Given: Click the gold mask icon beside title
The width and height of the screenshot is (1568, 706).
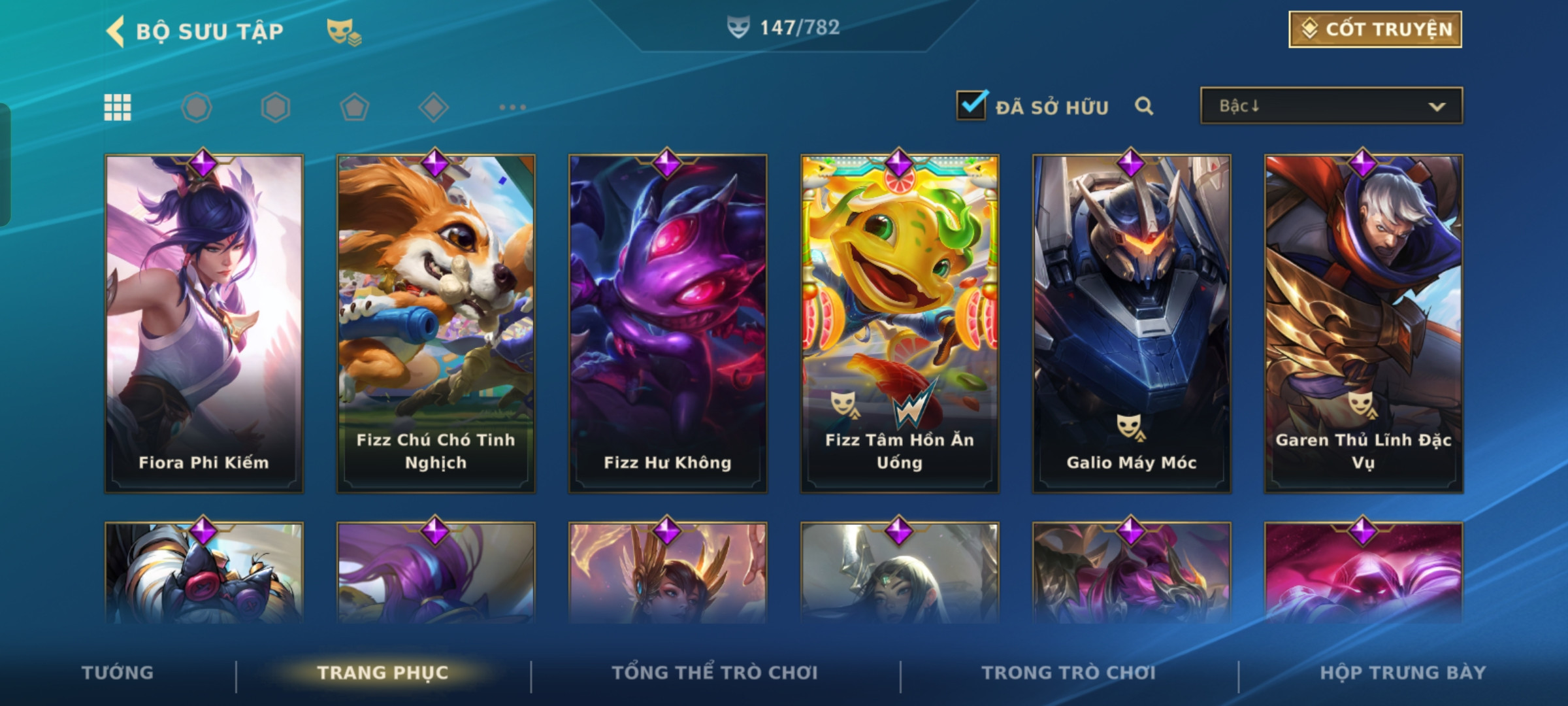Looking at the screenshot, I should pyautogui.click(x=344, y=31).
